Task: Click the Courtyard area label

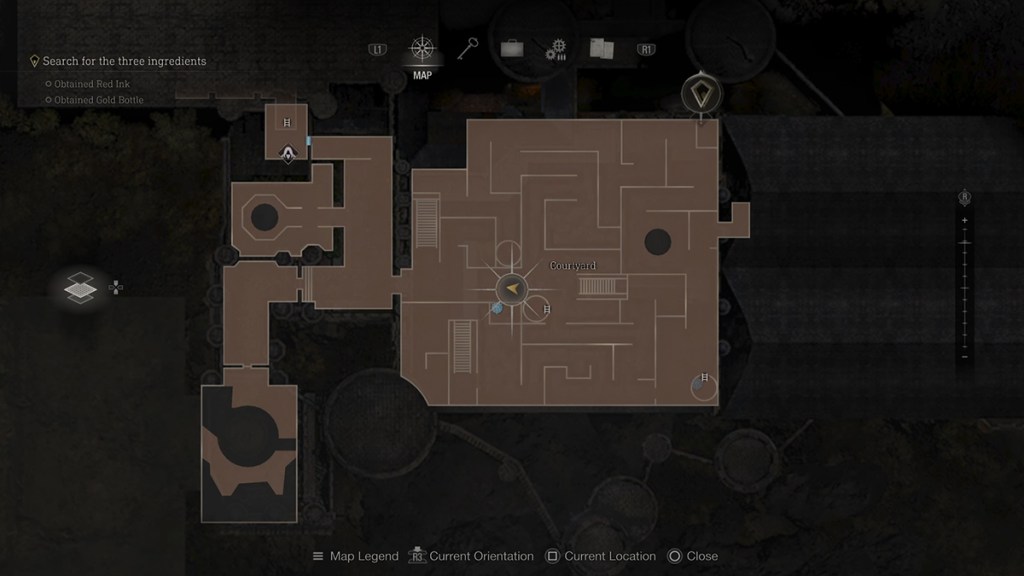Action: (x=573, y=266)
